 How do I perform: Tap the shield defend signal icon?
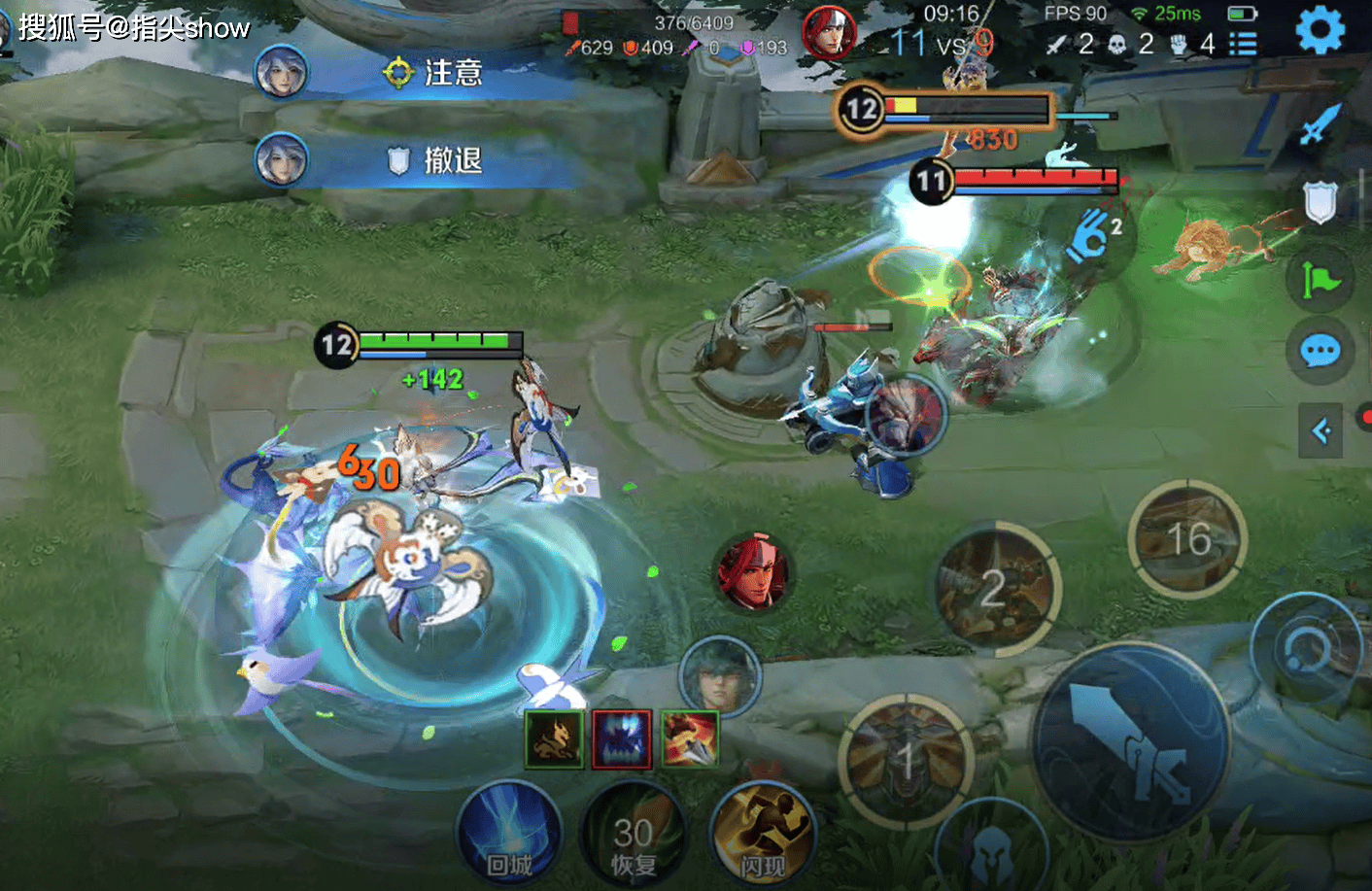(1320, 202)
